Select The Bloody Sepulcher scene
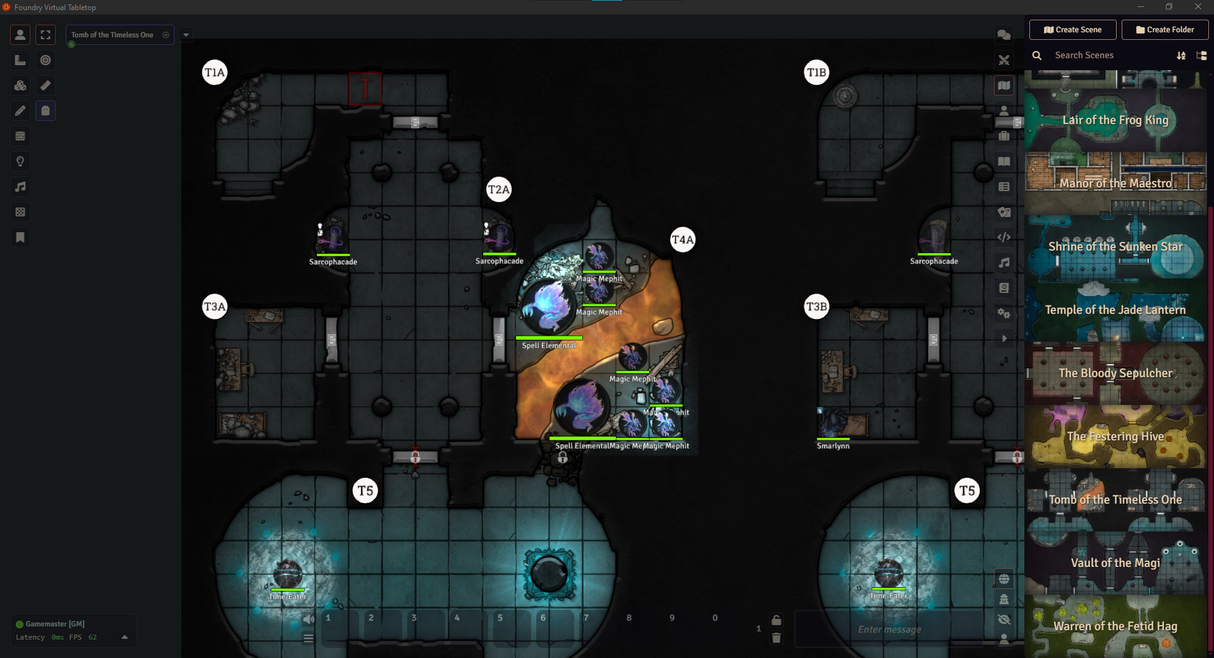Screen dimensions: 1214x658 point(1115,373)
